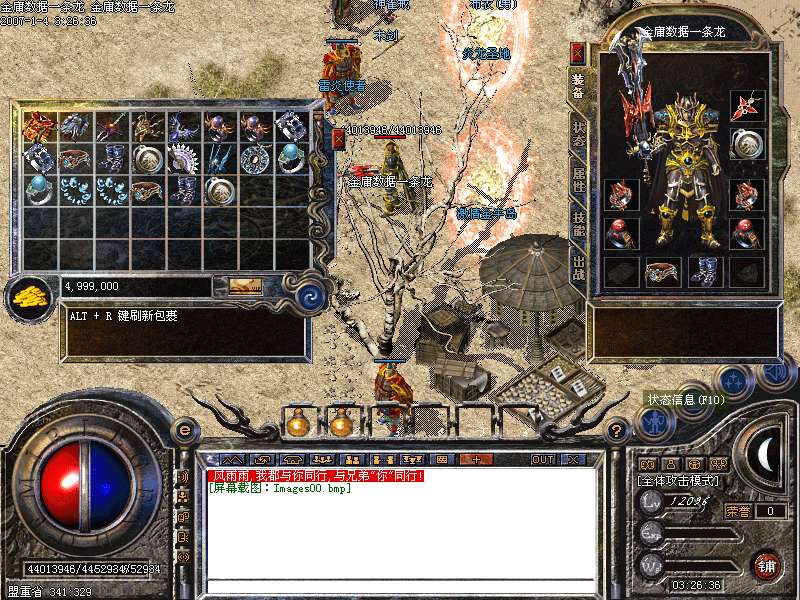Select the 出战 tab
This screenshot has width=800, height=600.
pyautogui.click(x=578, y=267)
